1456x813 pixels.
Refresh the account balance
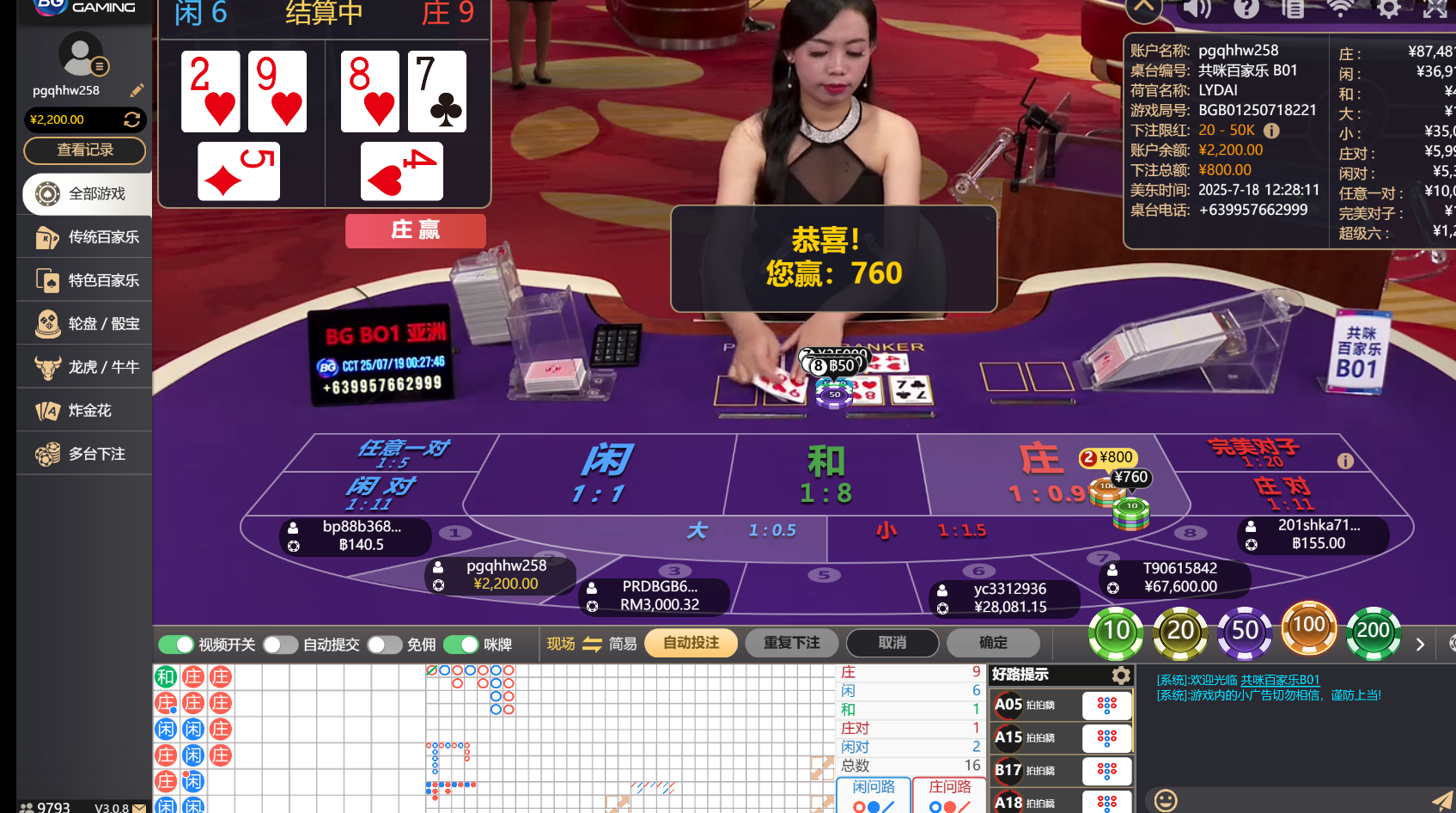coord(132,119)
